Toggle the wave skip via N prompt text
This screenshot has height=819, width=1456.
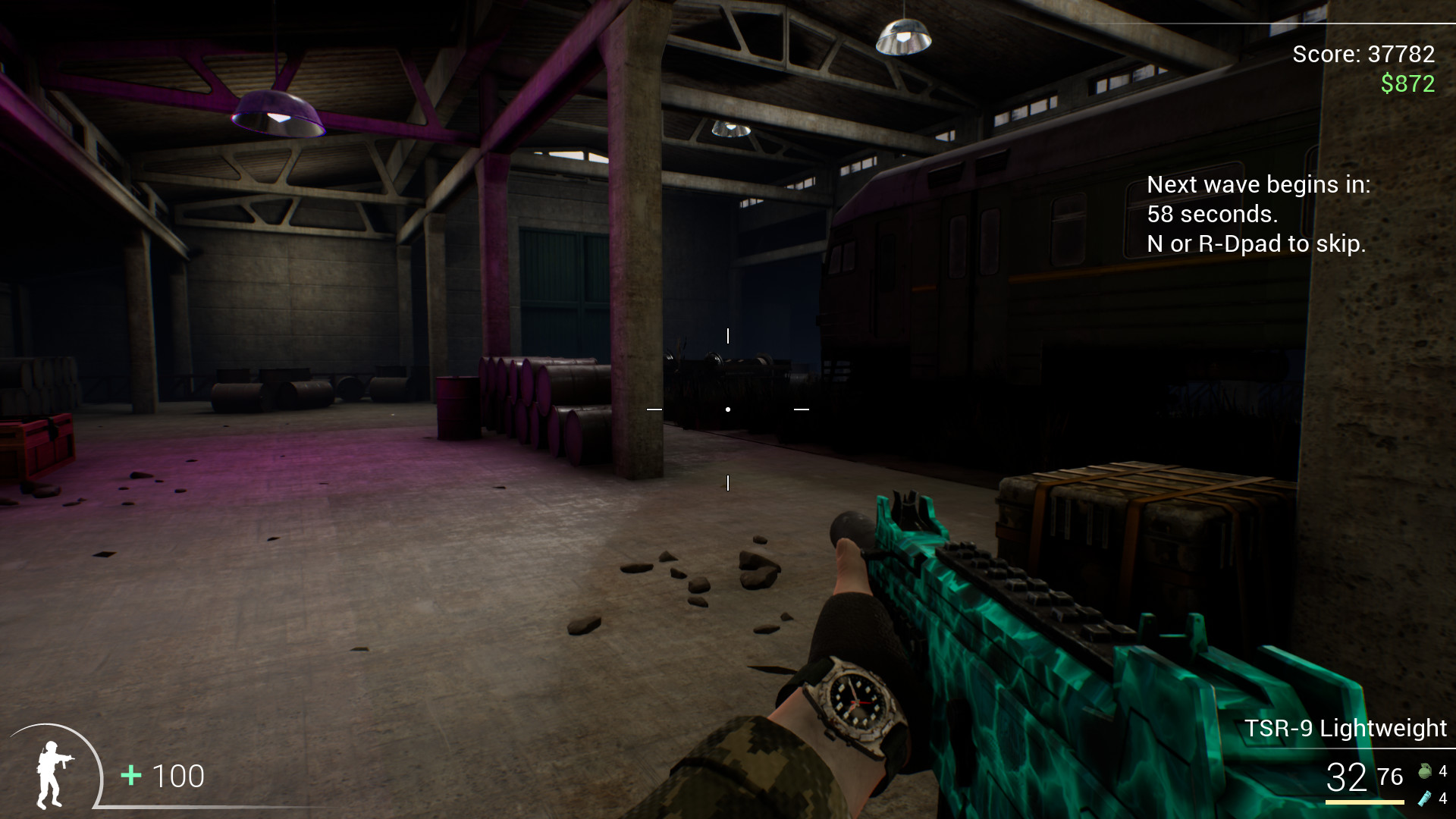(x=1256, y=244)
